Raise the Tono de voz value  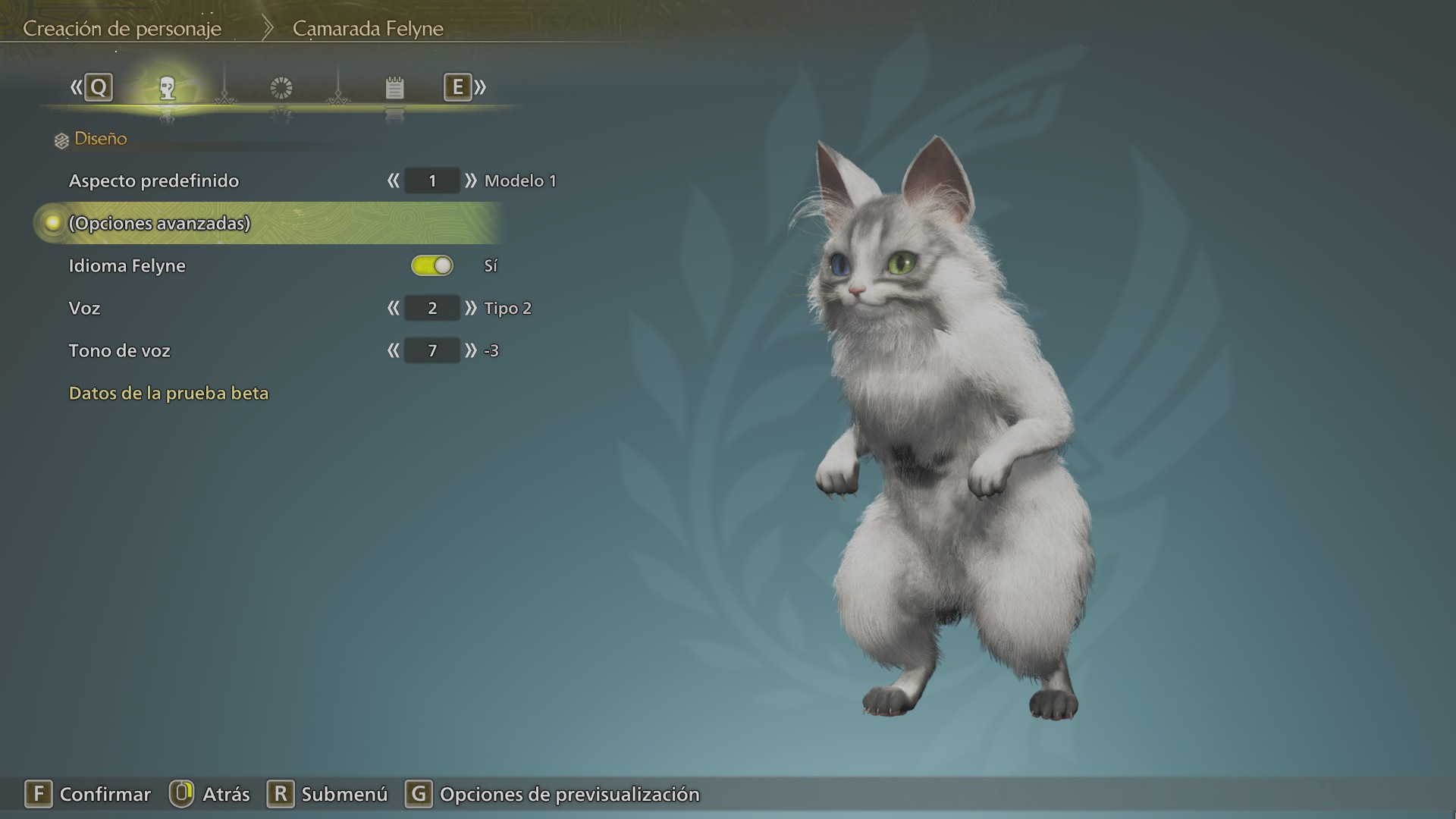[x=471, y=350]
